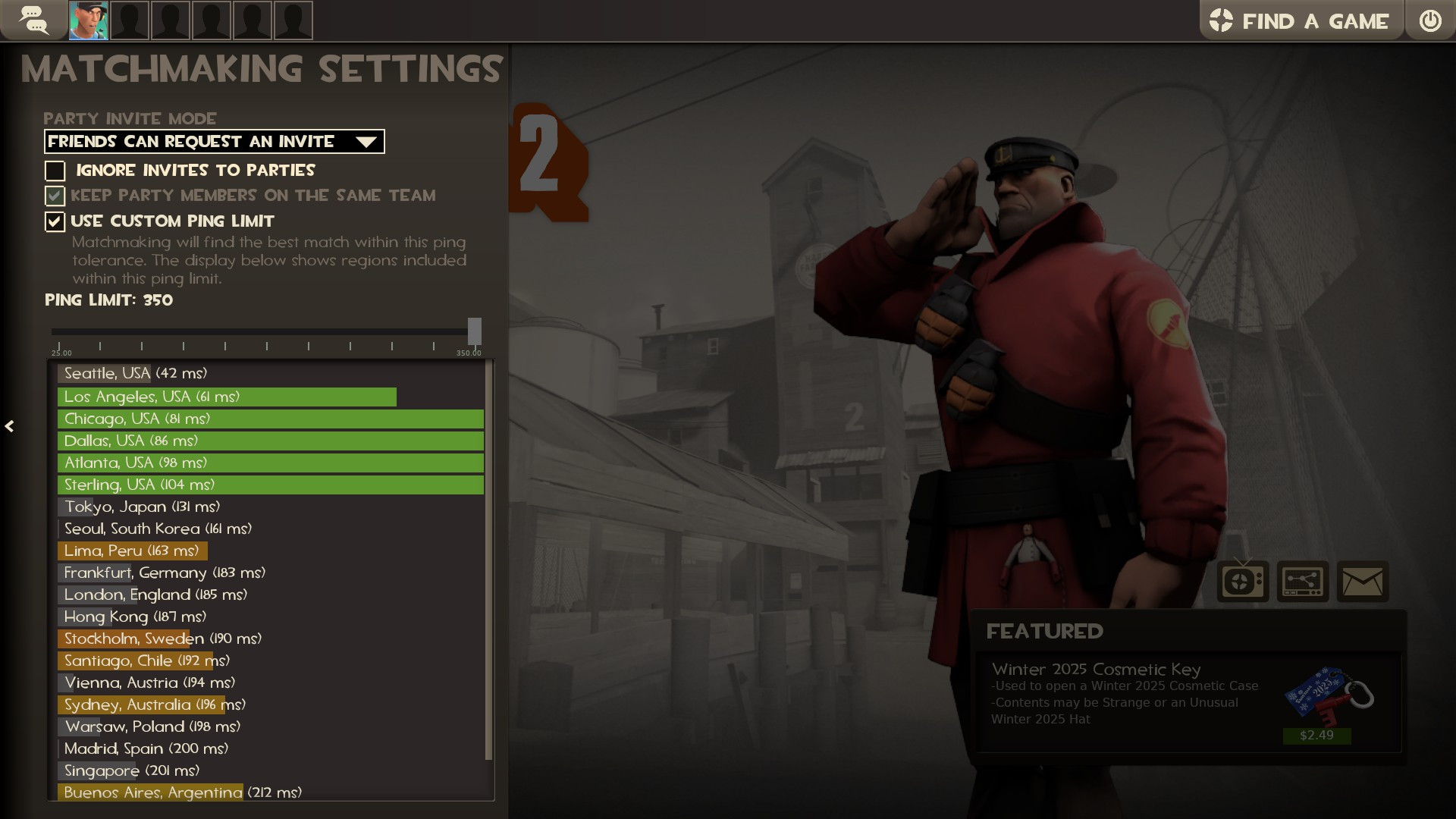Toggle Keep Party Members on the Same Team

coord(55,196)
